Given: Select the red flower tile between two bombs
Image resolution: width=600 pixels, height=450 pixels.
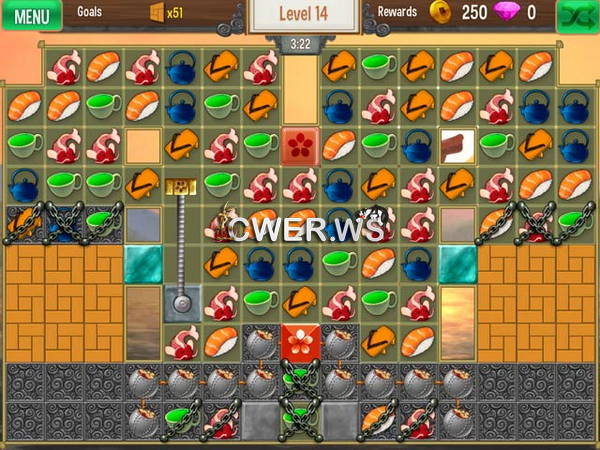Looking at the screenshot, I should [x=299, y=342].
